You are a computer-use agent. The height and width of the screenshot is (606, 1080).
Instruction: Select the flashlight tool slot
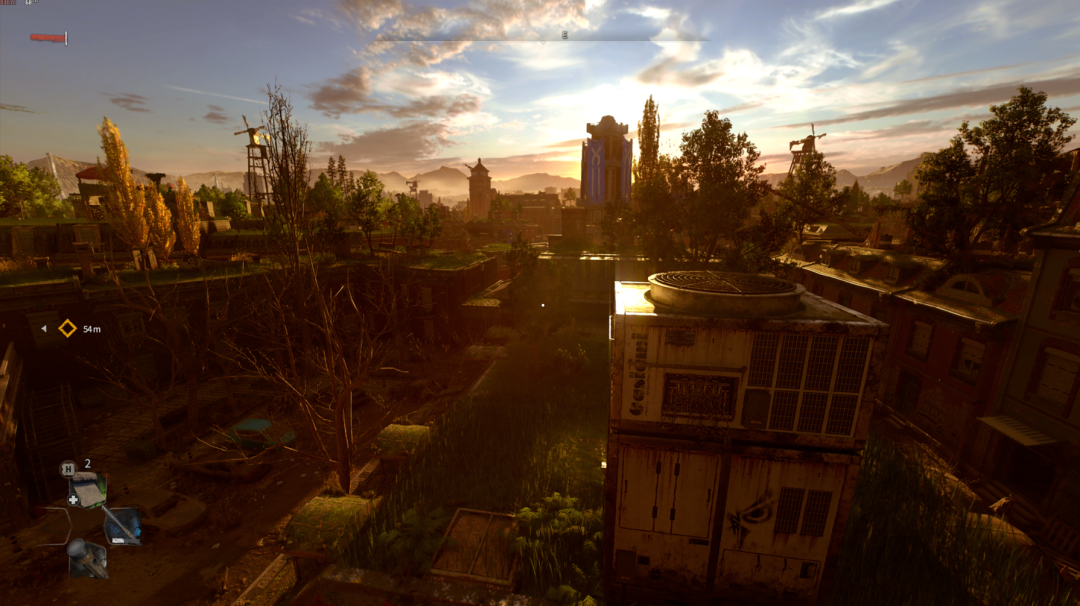click(87, 557)
